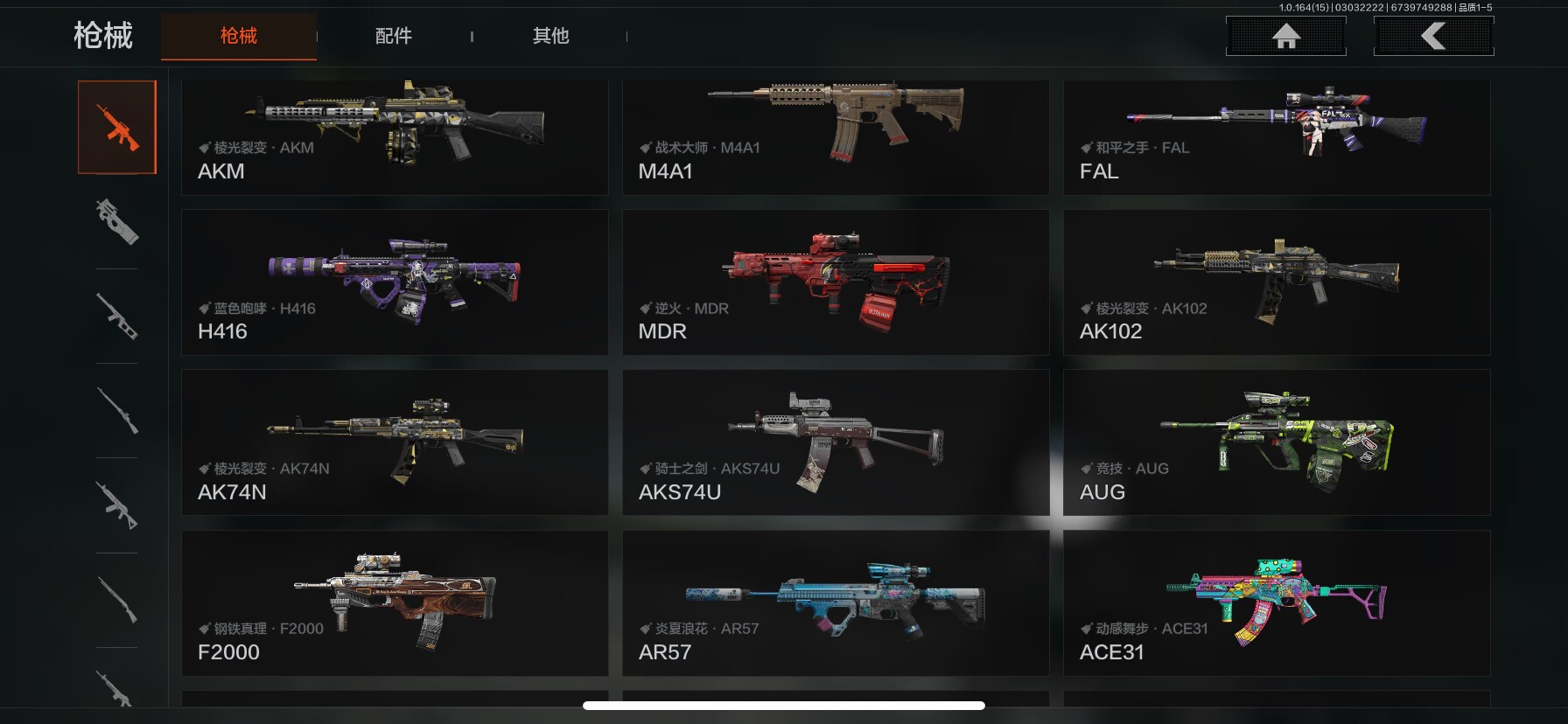Select the purple H416 rifle

pos(394,282)
